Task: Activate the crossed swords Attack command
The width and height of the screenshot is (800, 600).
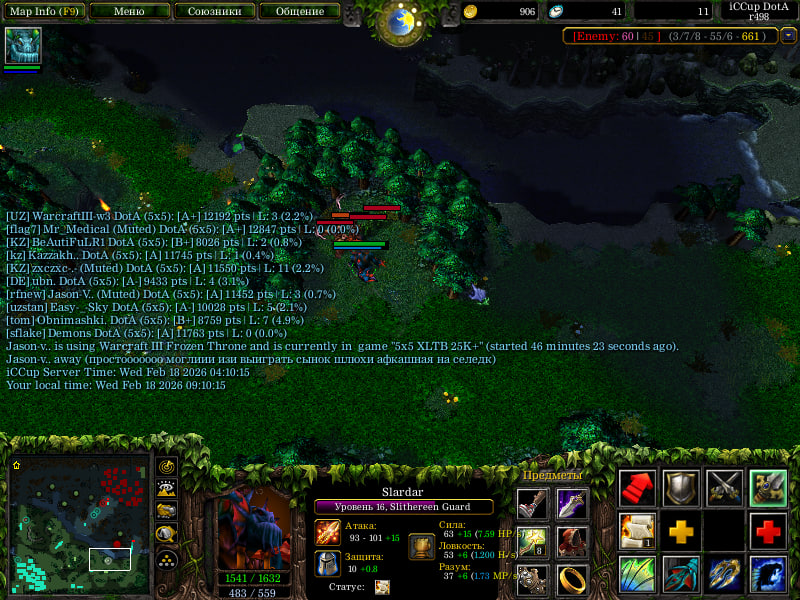Action: coord(725,488)
